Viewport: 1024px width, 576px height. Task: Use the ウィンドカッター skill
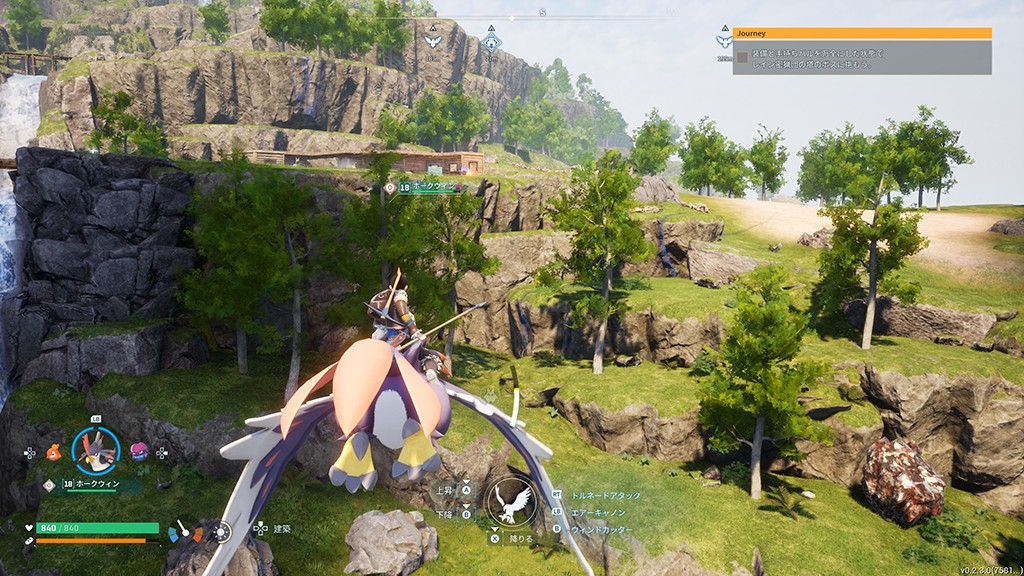(x=601, y=529)
